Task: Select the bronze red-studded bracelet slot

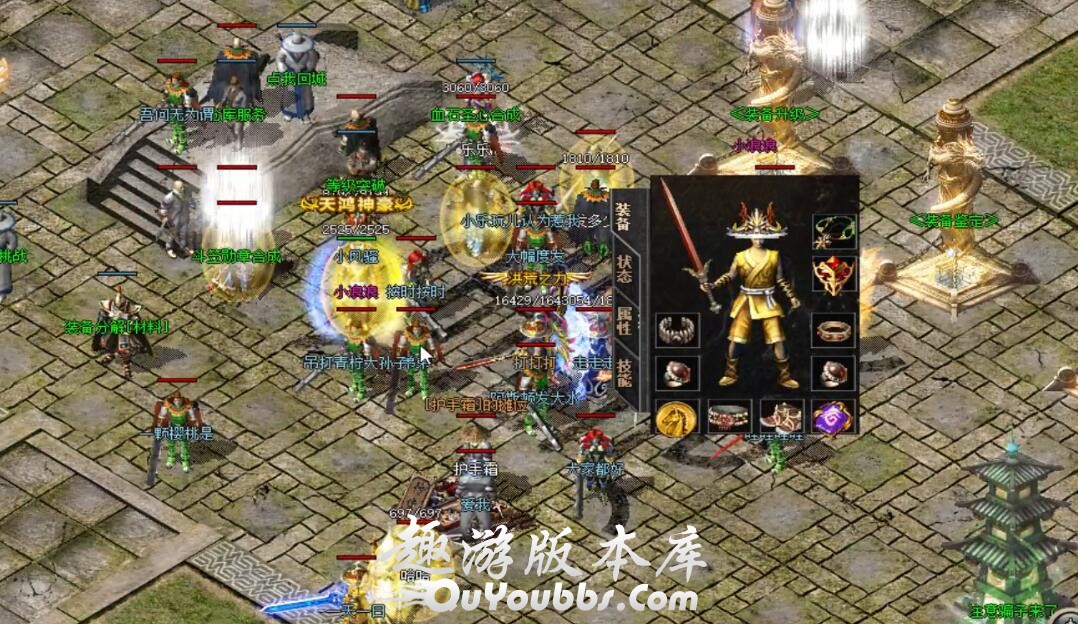Action: coord(832,330)
